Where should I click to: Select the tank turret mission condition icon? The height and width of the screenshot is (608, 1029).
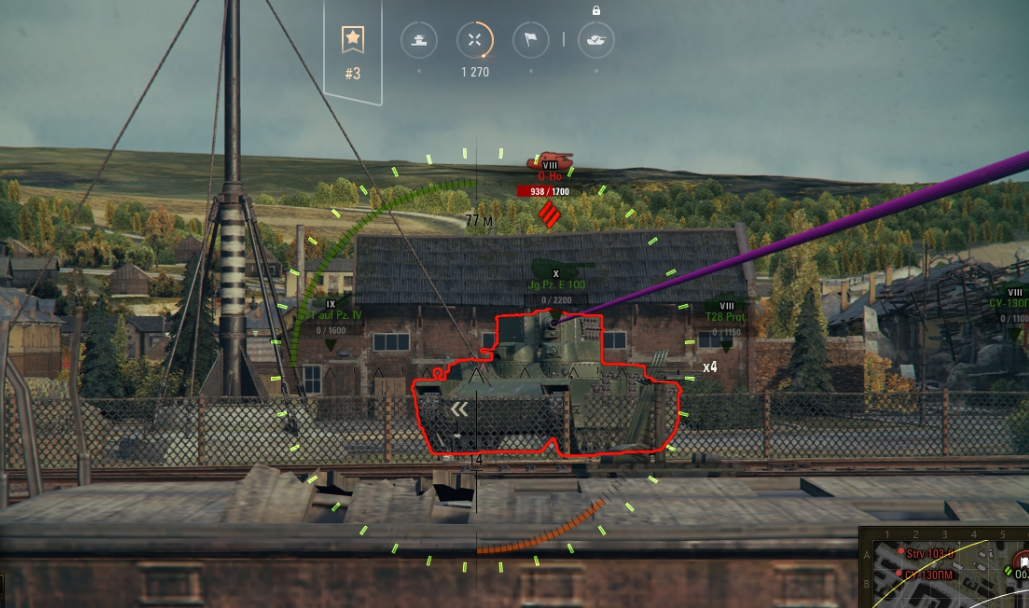click(419, 40)
